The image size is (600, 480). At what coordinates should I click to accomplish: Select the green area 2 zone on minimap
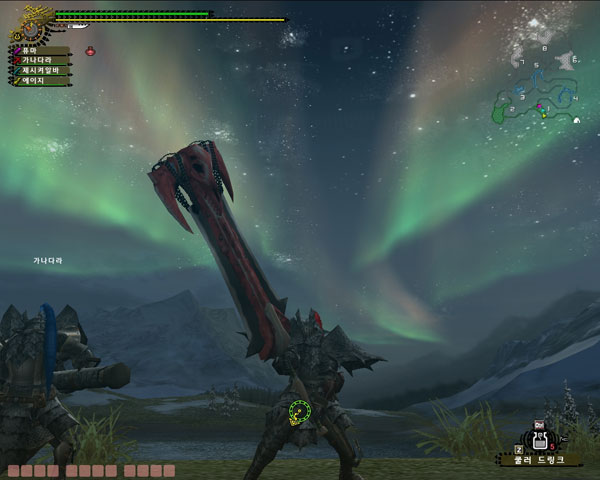tap(500, 114)
